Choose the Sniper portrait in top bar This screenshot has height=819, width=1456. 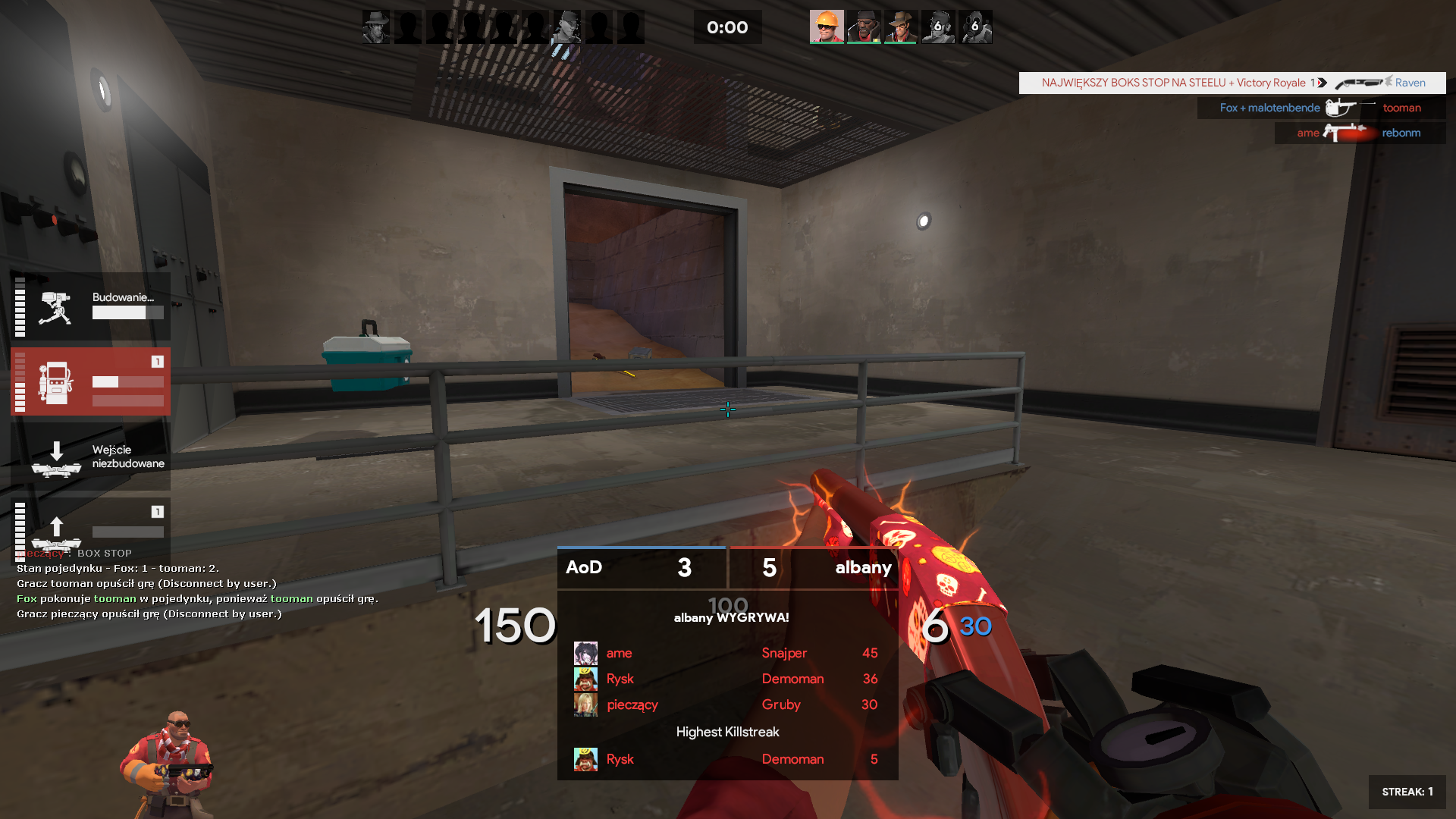(x=901, y=27)
